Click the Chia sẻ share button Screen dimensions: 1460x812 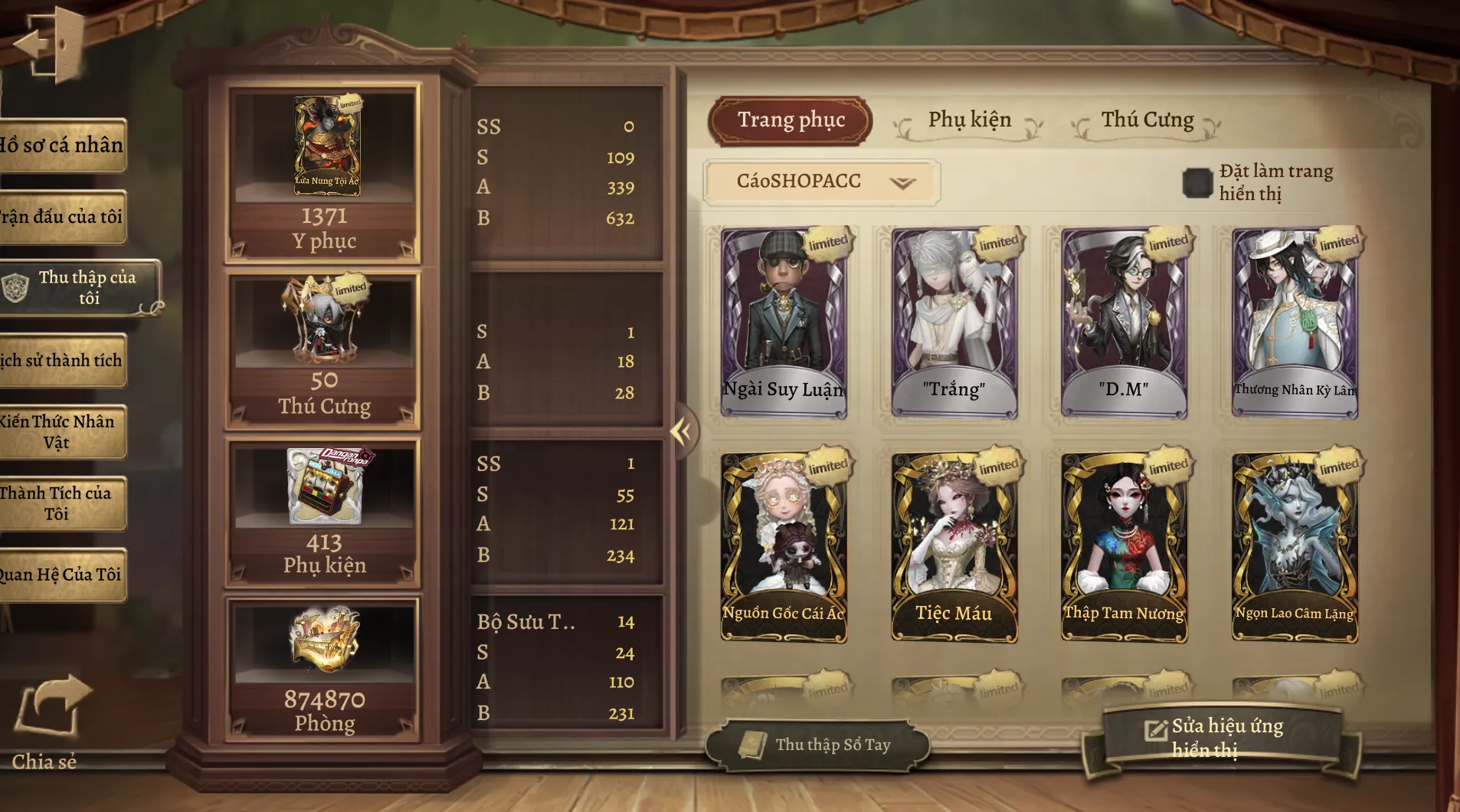[x=47, y=720]
